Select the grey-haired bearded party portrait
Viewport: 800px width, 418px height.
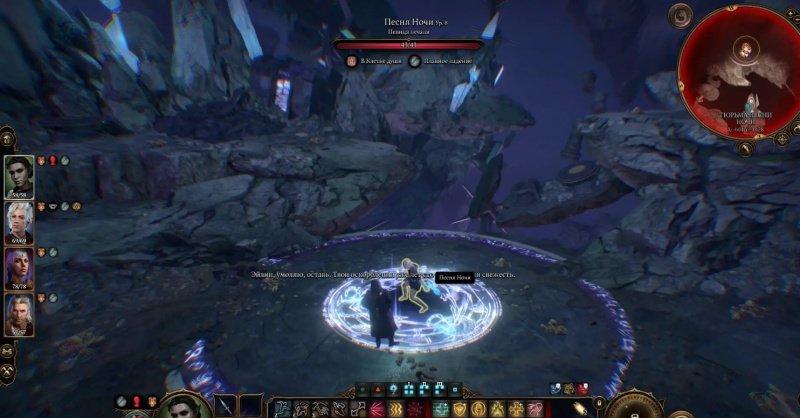pyautogui.click(x=19, y=315)
